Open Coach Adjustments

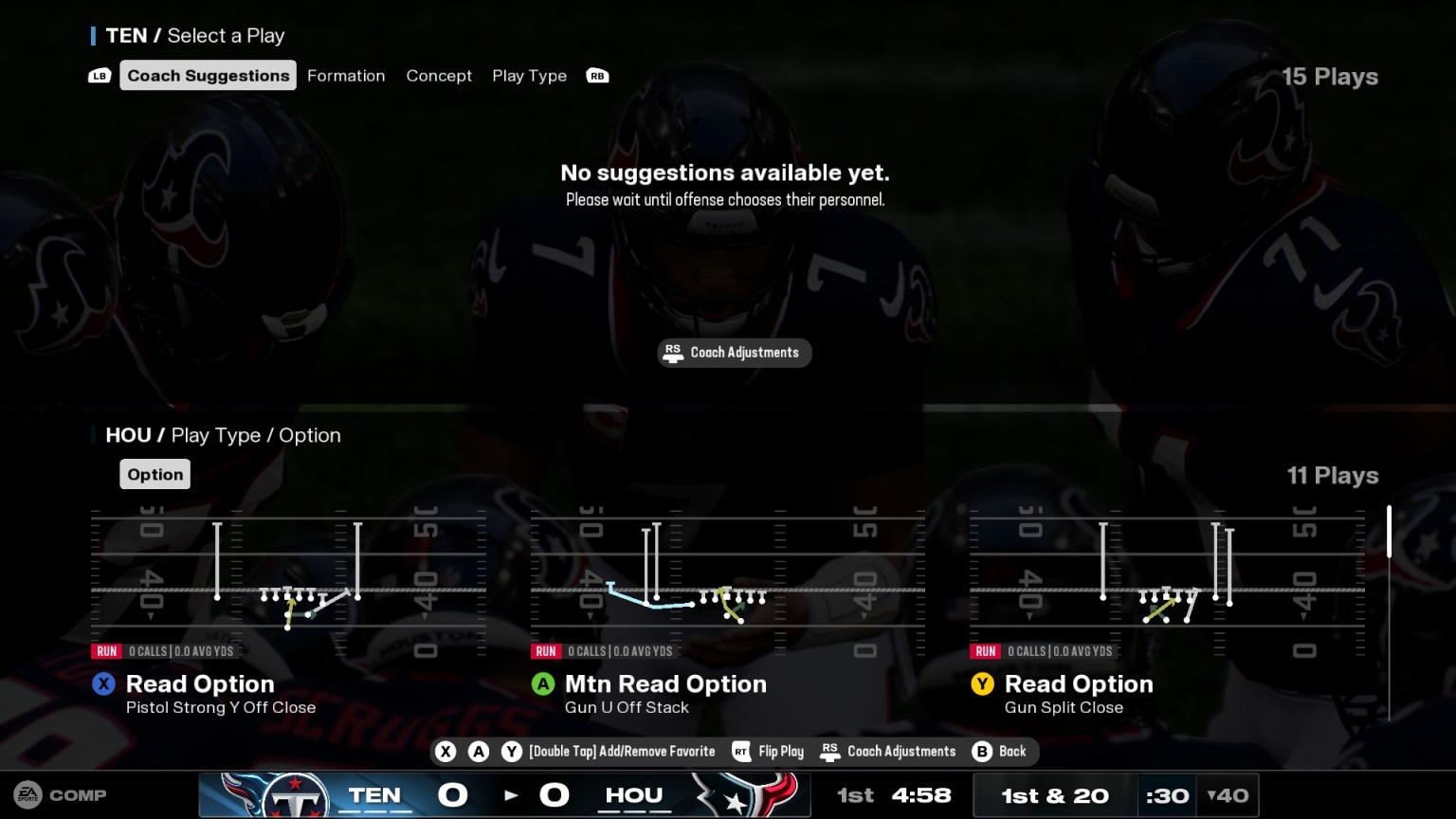pos(735,352)
